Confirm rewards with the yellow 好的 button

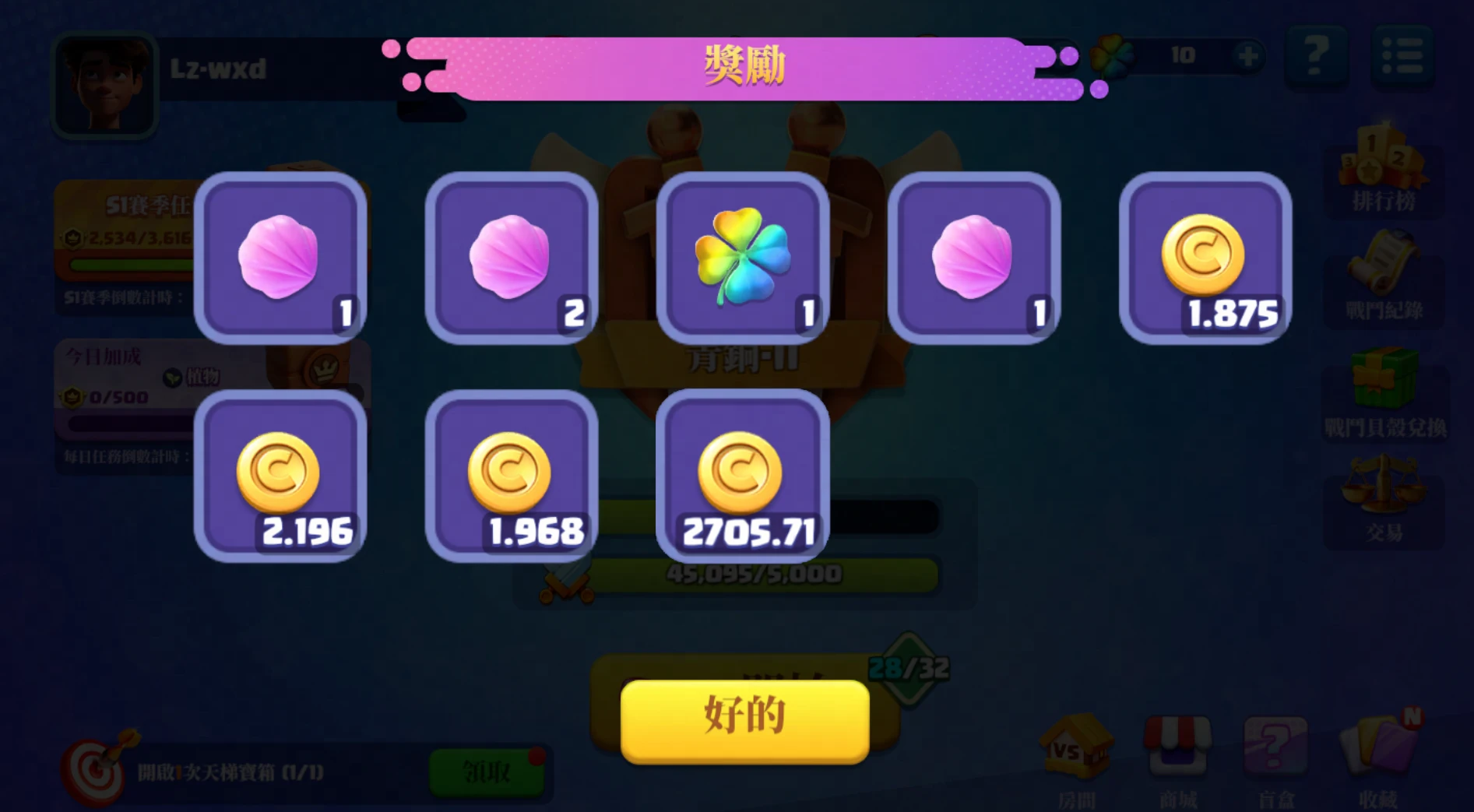coord(744,720)
